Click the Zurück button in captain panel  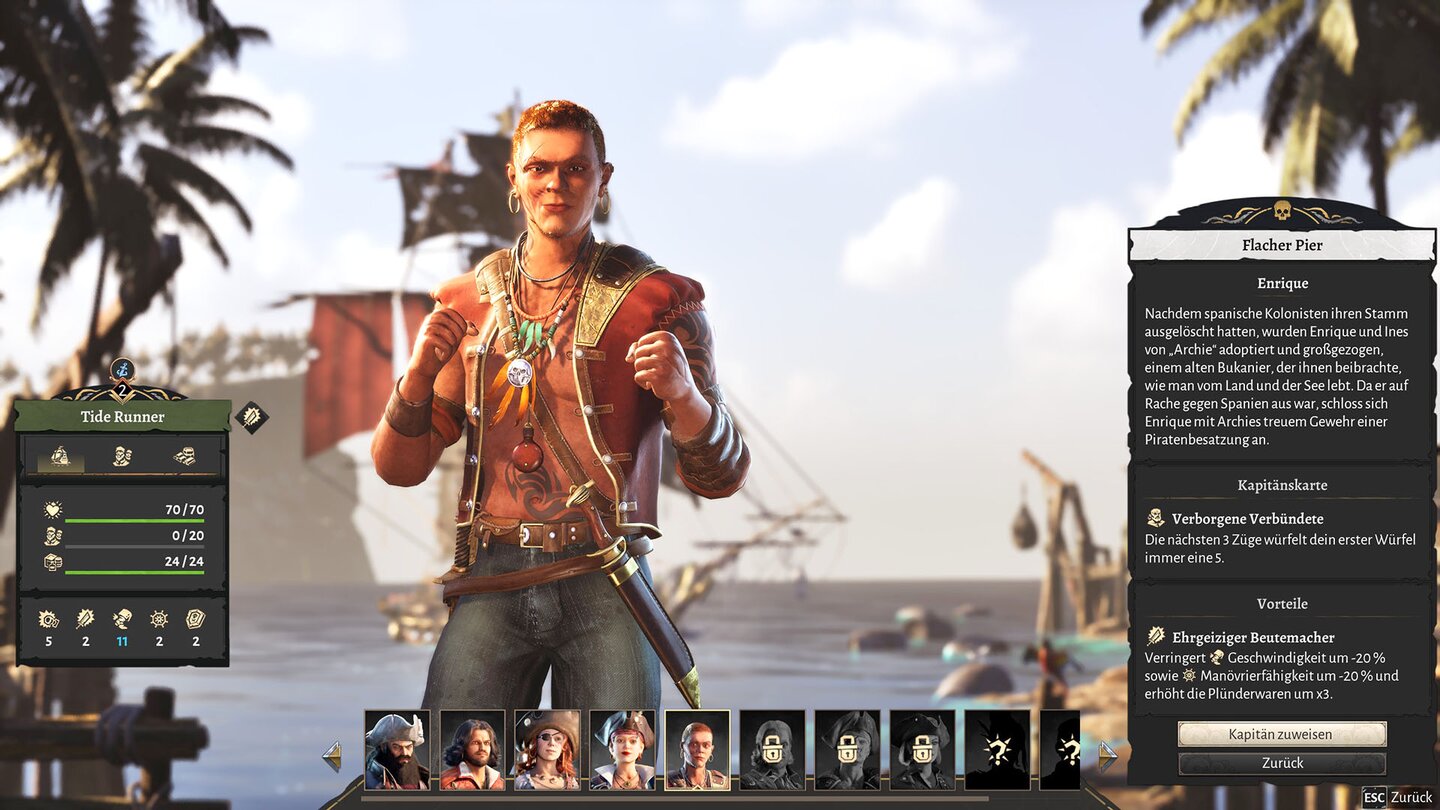[1282, 763]
